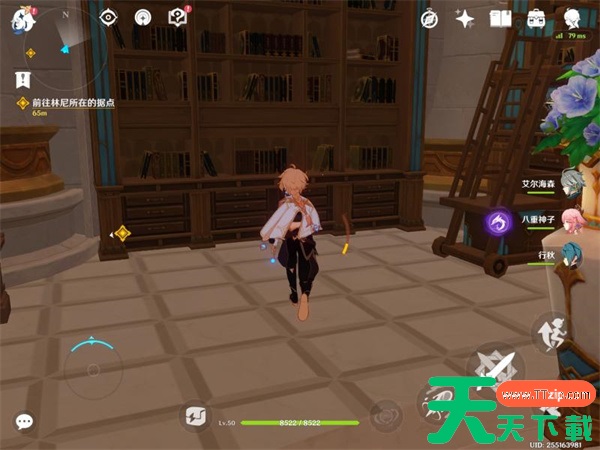This screenshot has width=600, height=450.
Task: Open the character profile head icon
Action: tap(572, 18)
